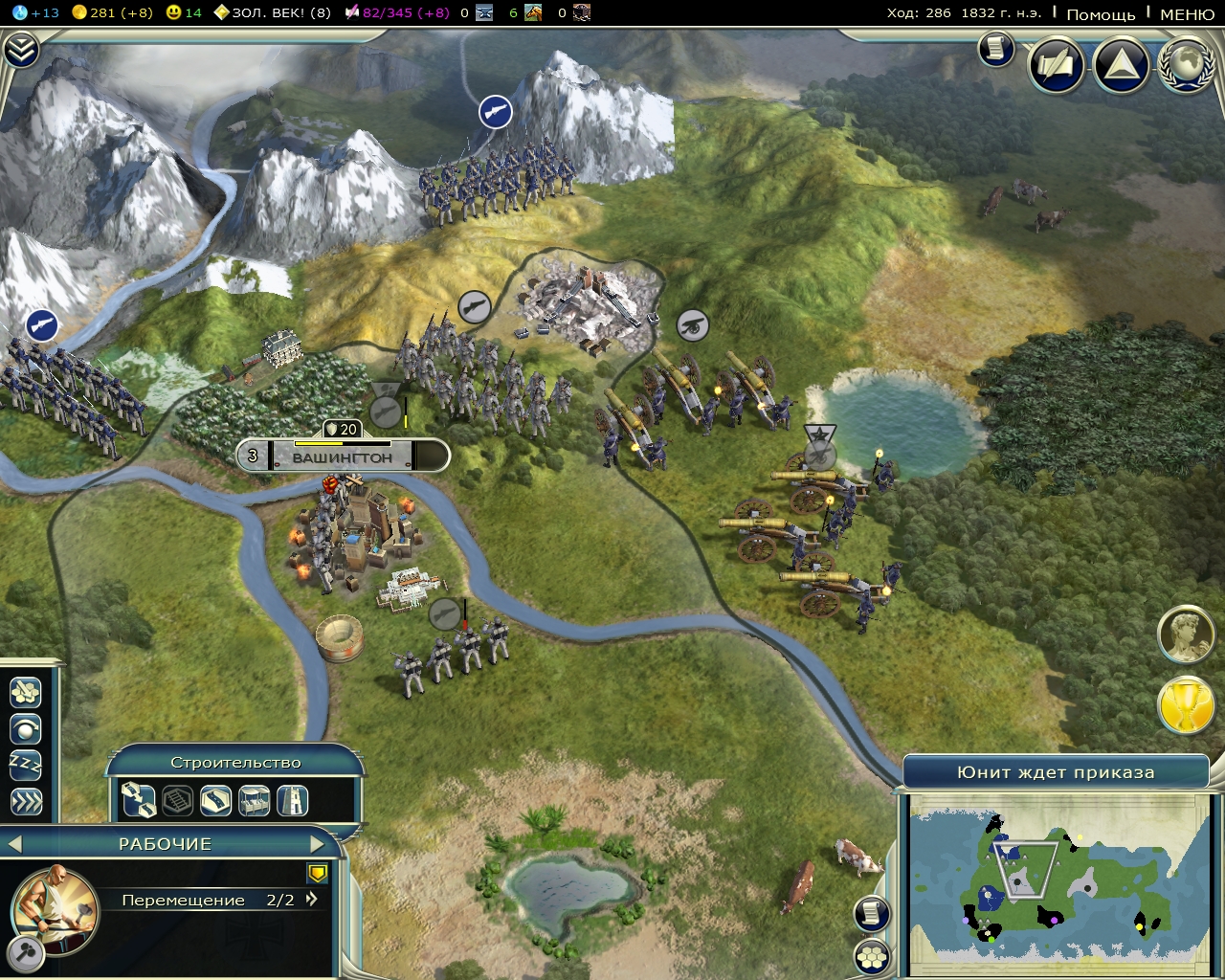Open the globe and laurel diplomacy screen

1186,65
